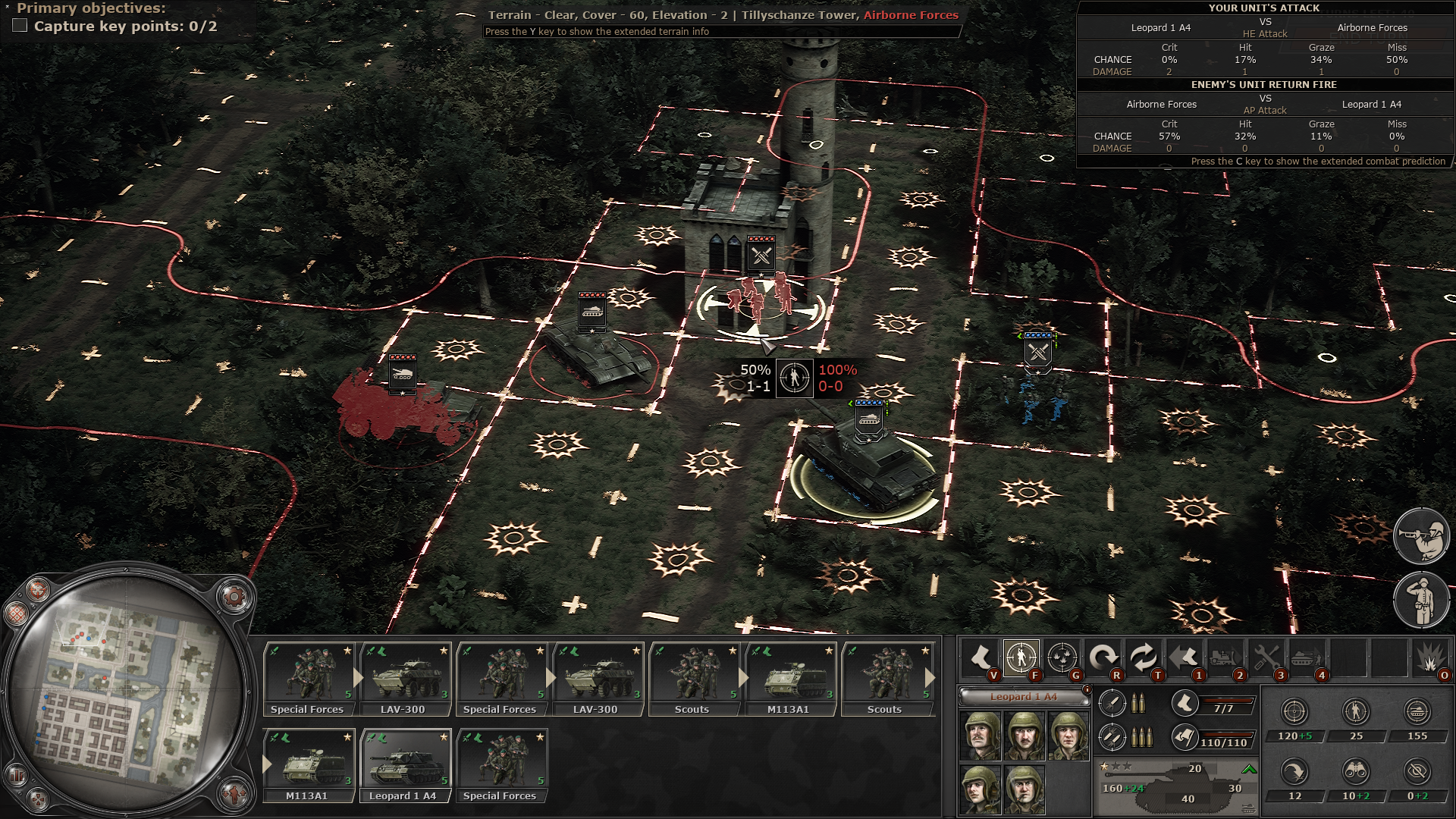Click the saluting soldier round button

[1422, 600]
